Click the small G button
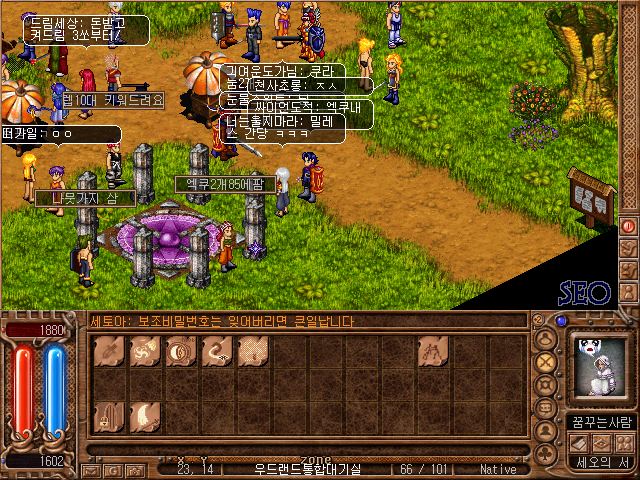The width and height of the screenshot is (640, 480). point(111,469)
